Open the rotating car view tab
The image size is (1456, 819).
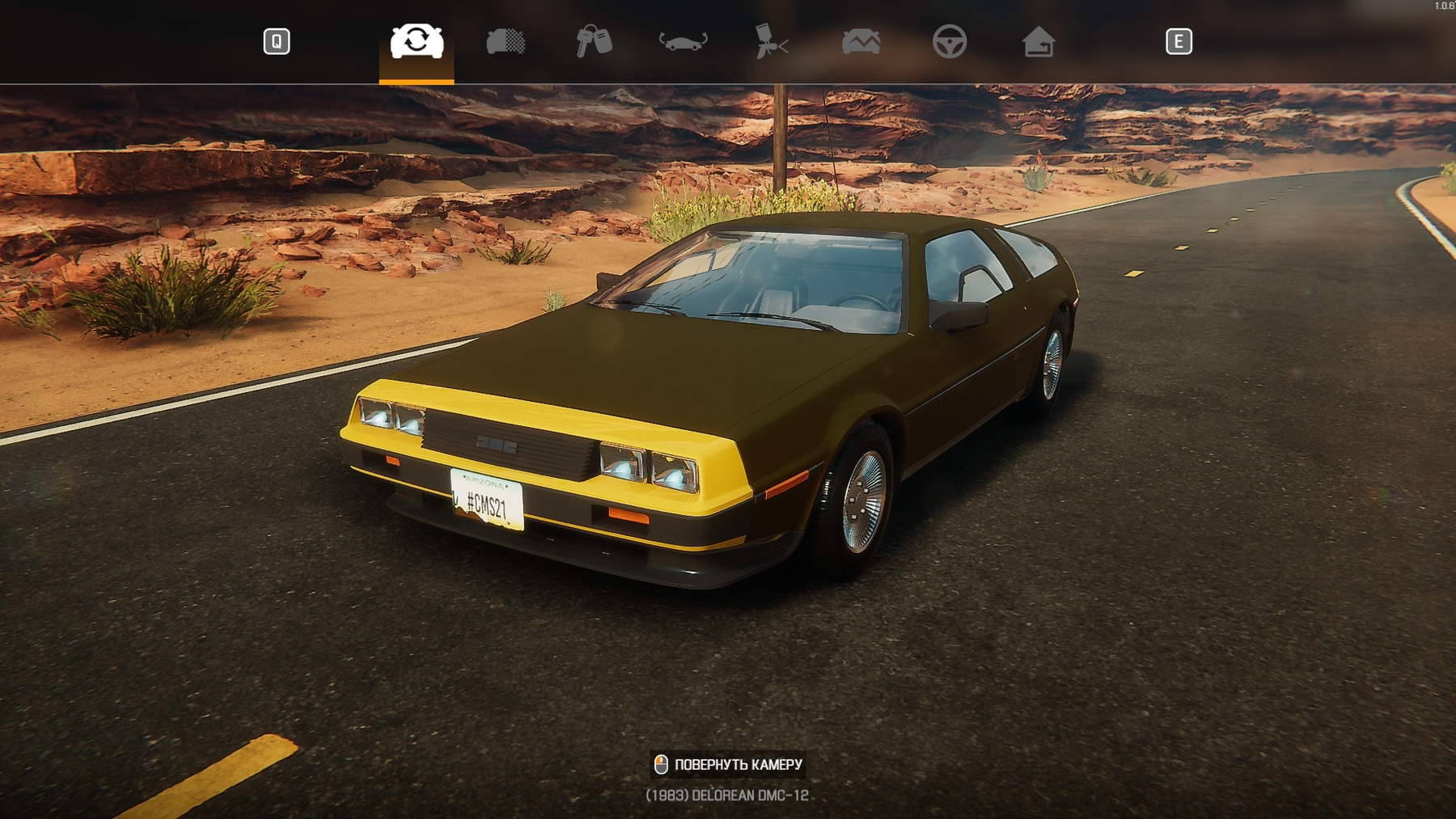click(x=683, y=41)
